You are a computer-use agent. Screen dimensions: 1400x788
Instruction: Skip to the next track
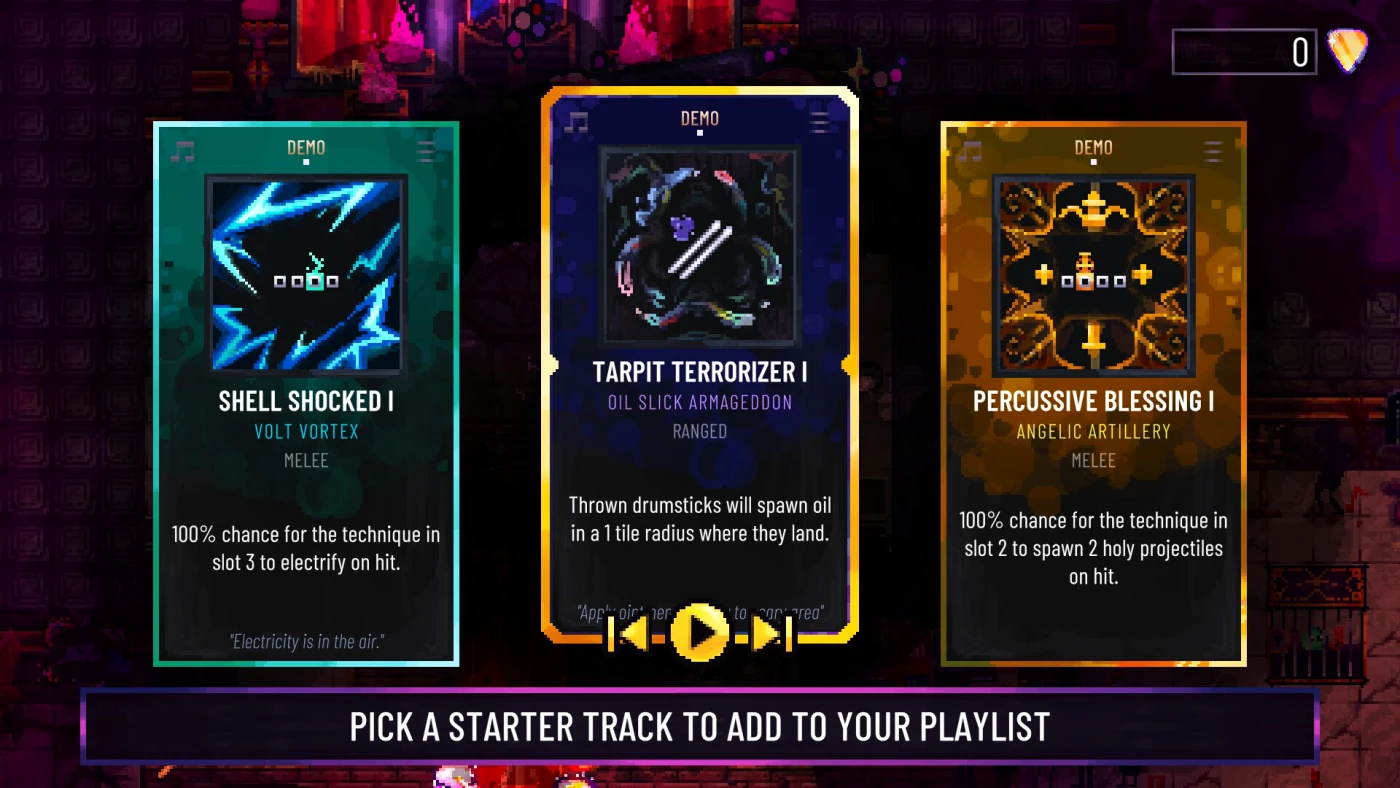(768, 633)
